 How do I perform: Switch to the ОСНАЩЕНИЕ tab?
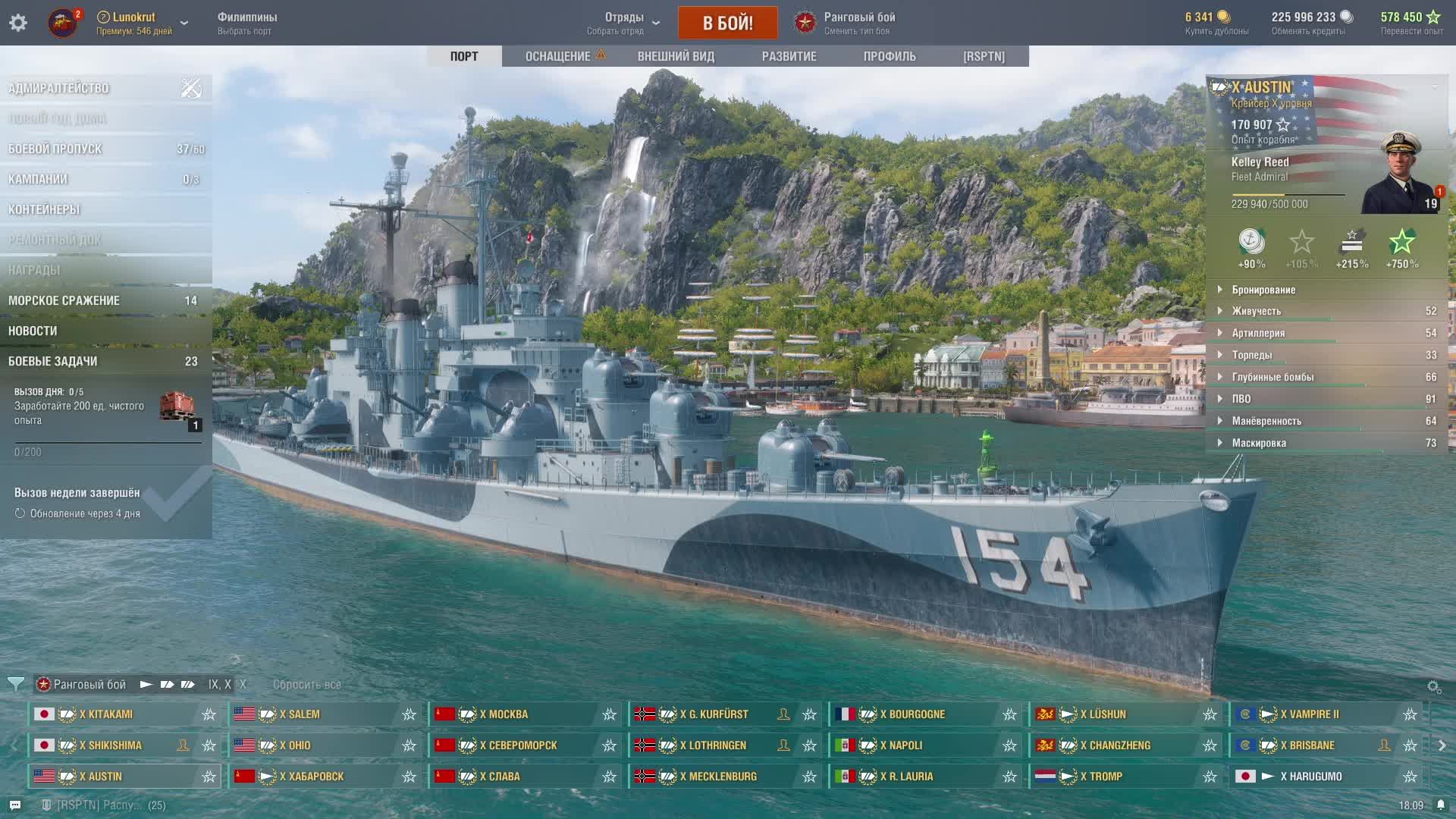(x=558, y=56)
